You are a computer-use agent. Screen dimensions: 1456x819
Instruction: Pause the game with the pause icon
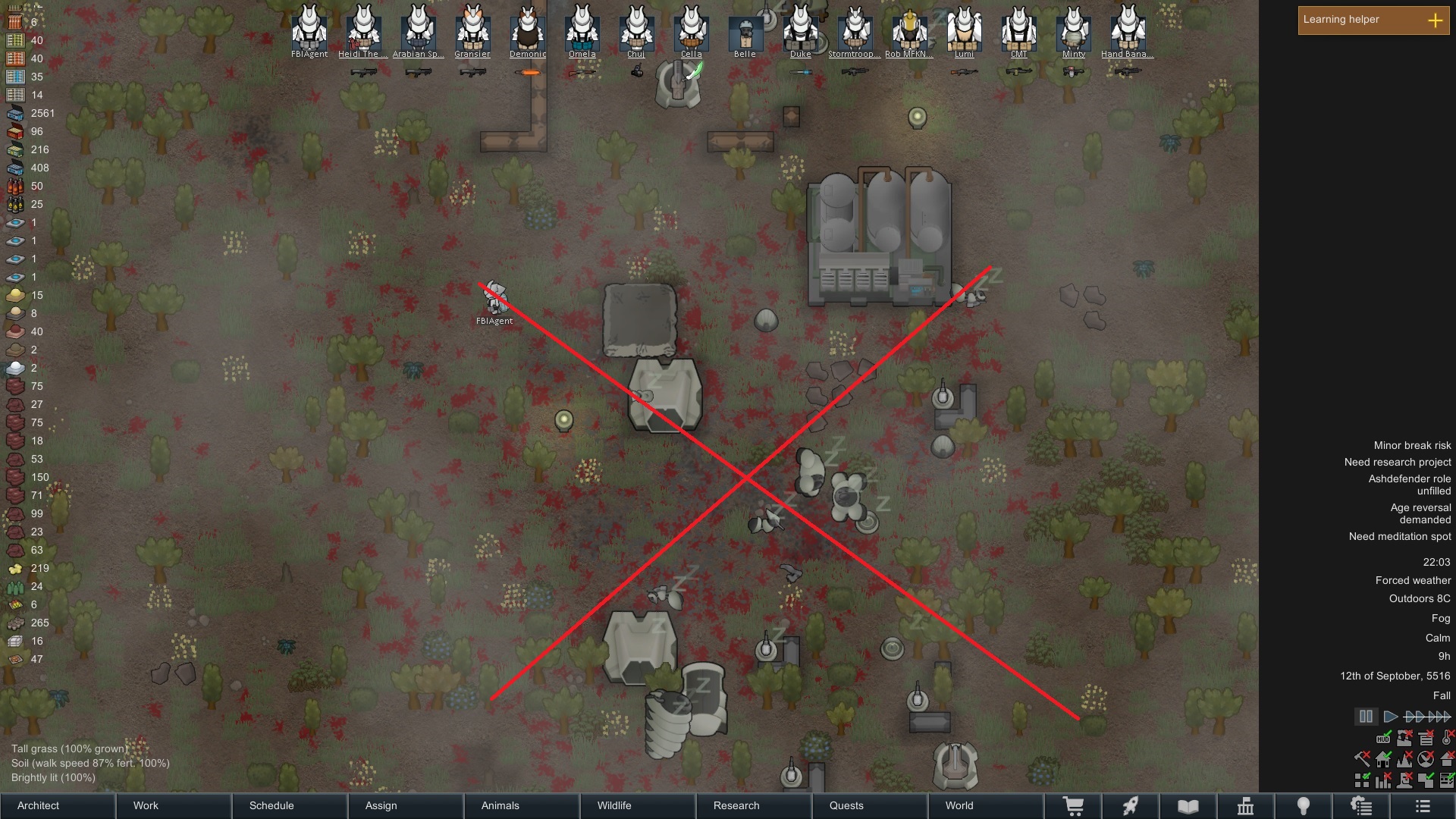click(1366, 717)
